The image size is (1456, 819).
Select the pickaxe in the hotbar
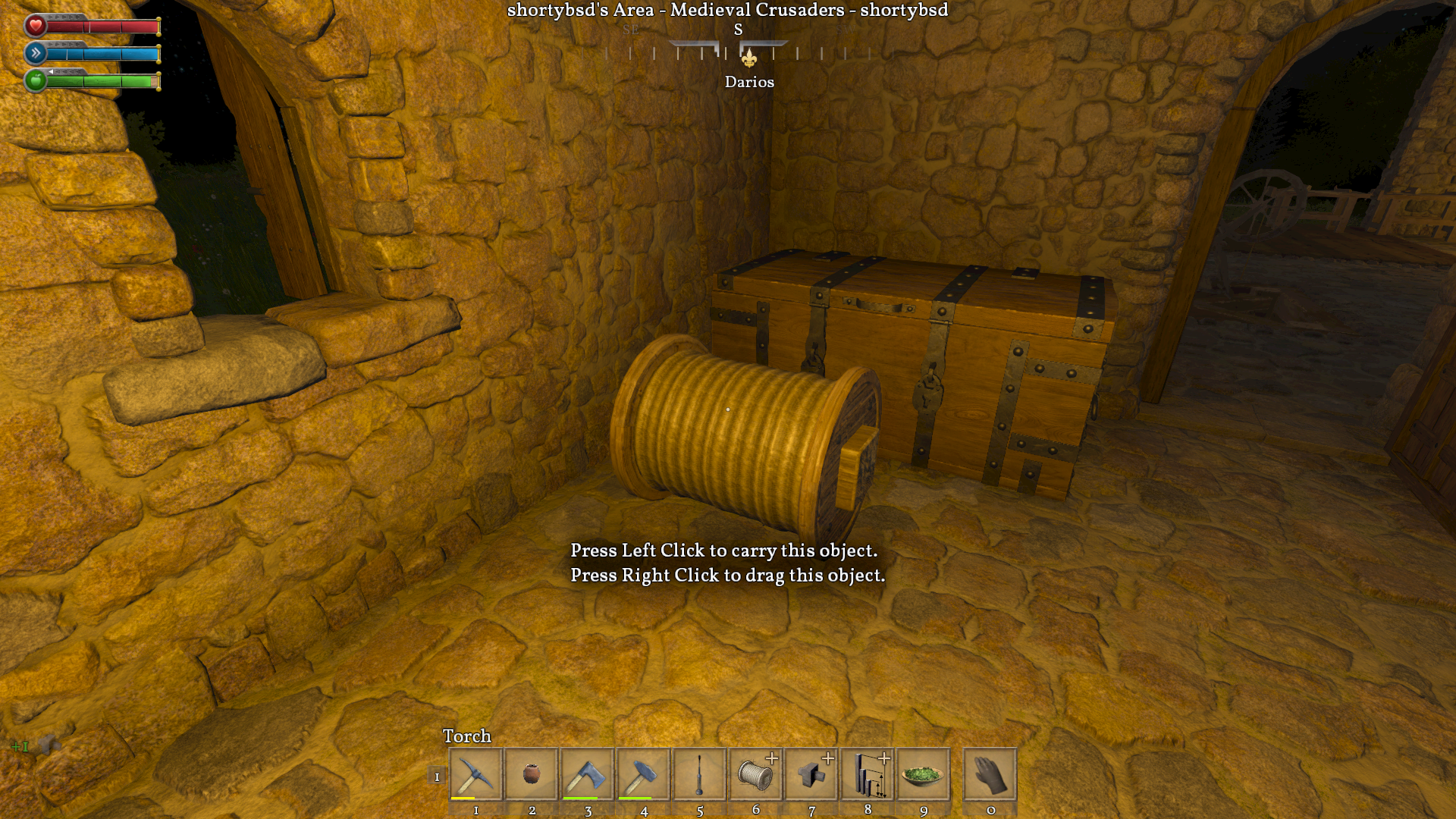pos(475,774)
